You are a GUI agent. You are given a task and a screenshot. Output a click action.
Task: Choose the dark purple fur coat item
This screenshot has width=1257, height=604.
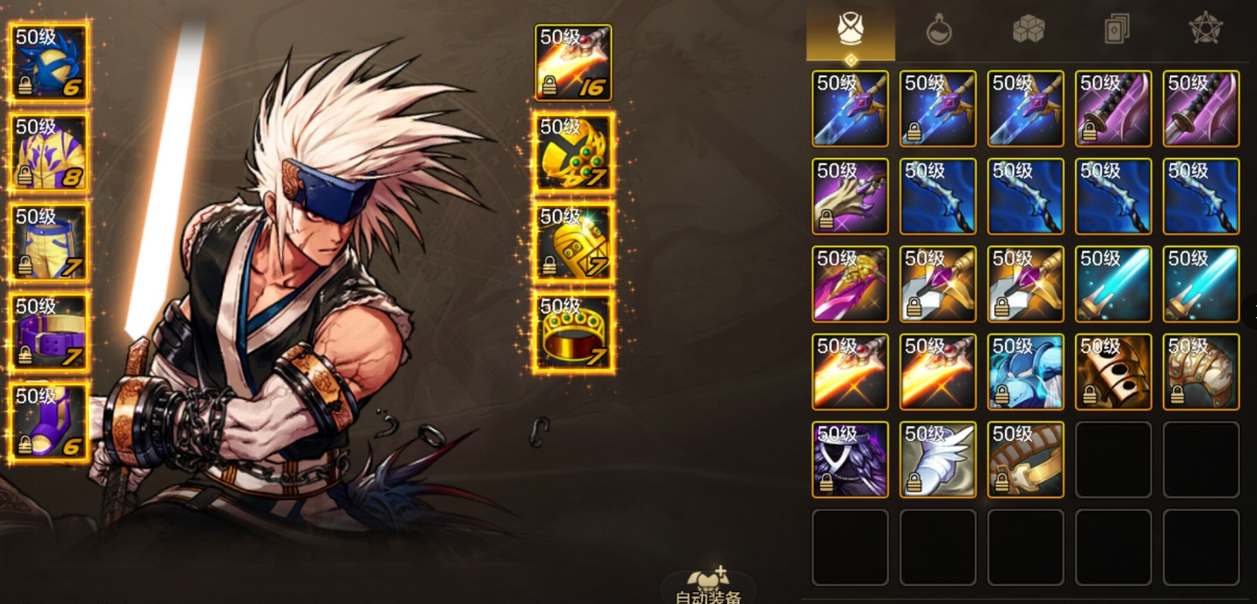[850, 459]
